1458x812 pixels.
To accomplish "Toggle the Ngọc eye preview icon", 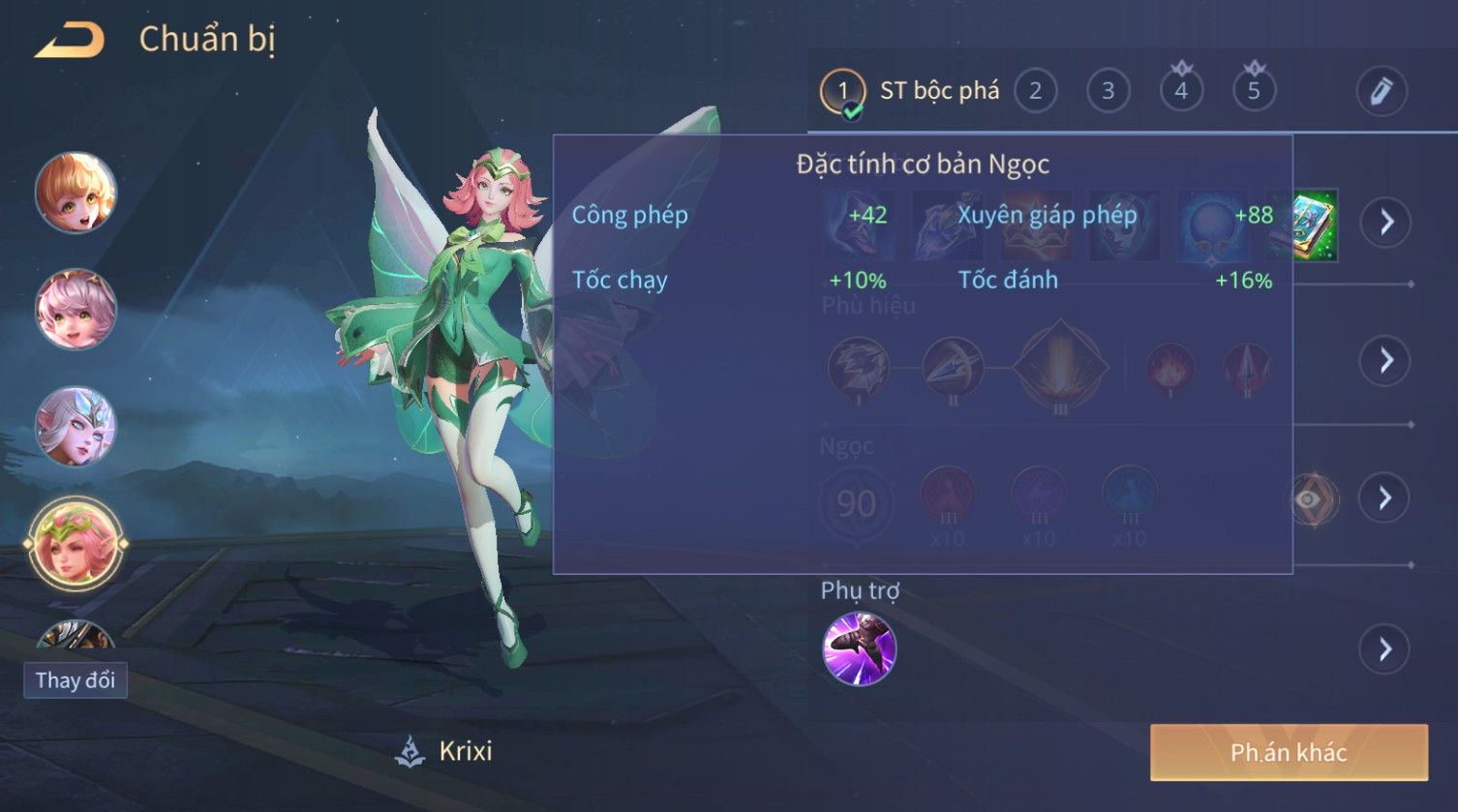I will click(1312, 499).
